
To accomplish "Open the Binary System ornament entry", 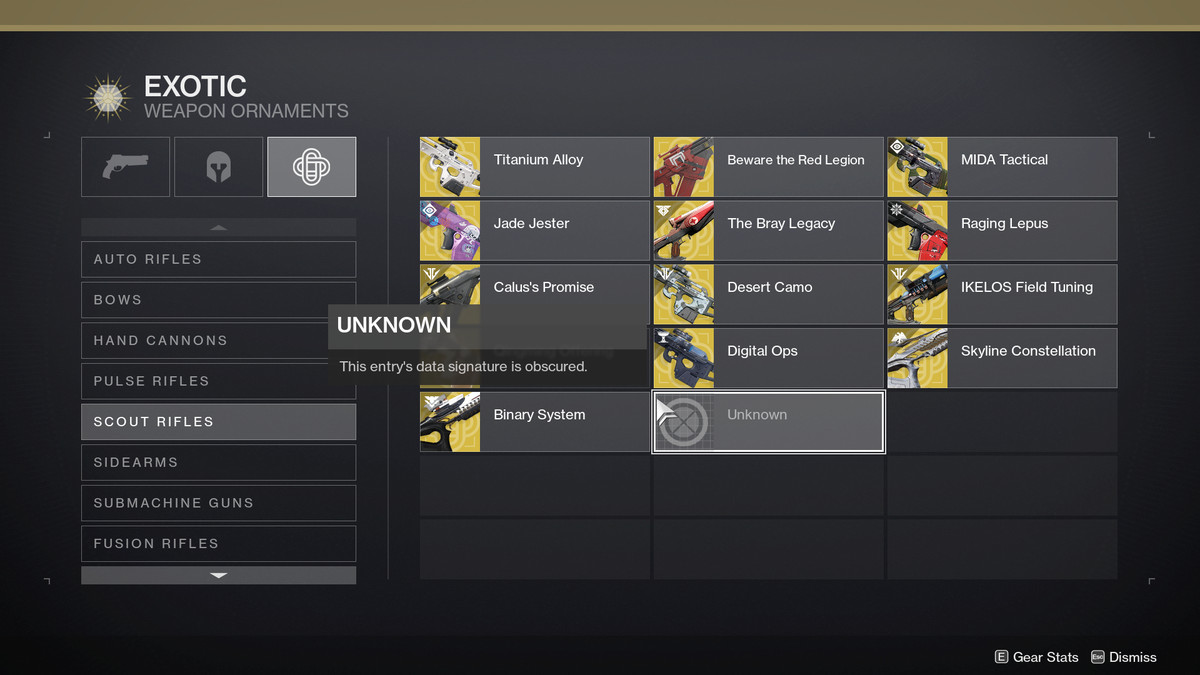I will point(534,422).
